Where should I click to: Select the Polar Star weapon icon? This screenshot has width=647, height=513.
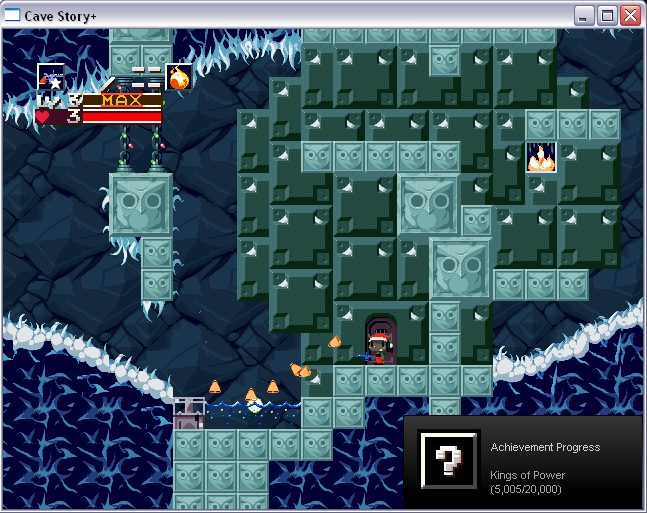51,76
